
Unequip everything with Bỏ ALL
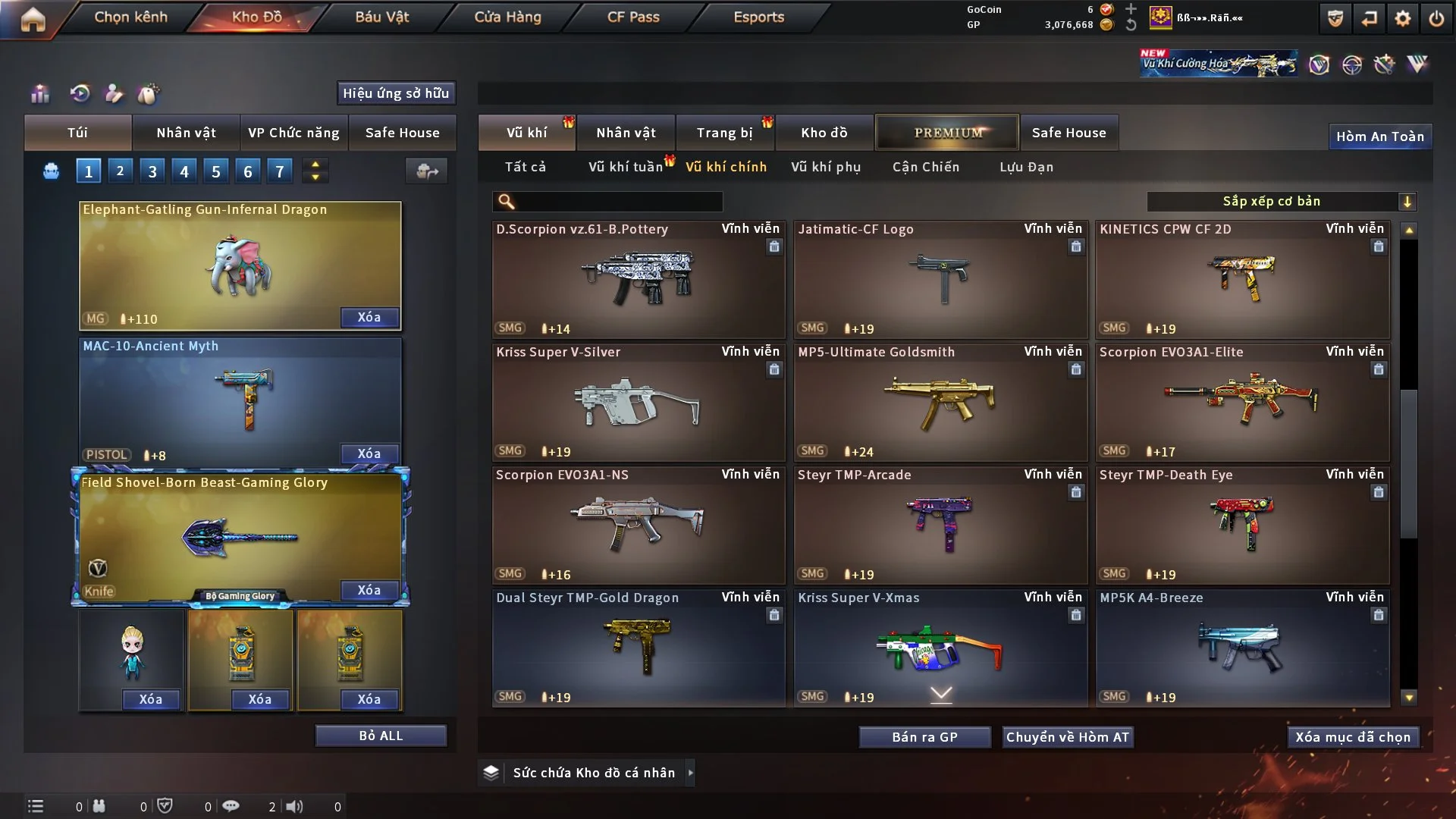tap(381, 736)
